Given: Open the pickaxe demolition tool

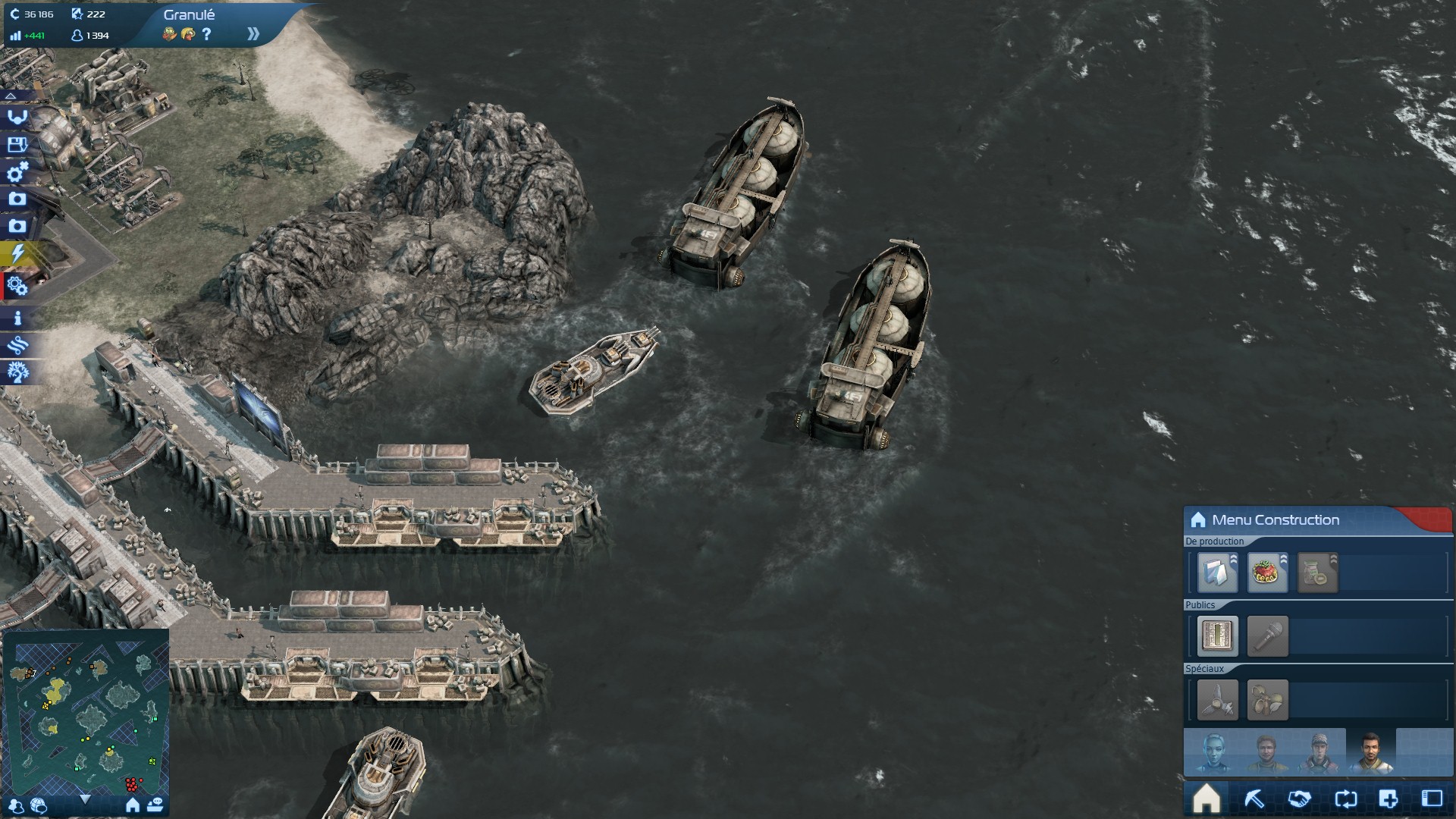Looking at the screenshot, I should (x=1254, y=799).
